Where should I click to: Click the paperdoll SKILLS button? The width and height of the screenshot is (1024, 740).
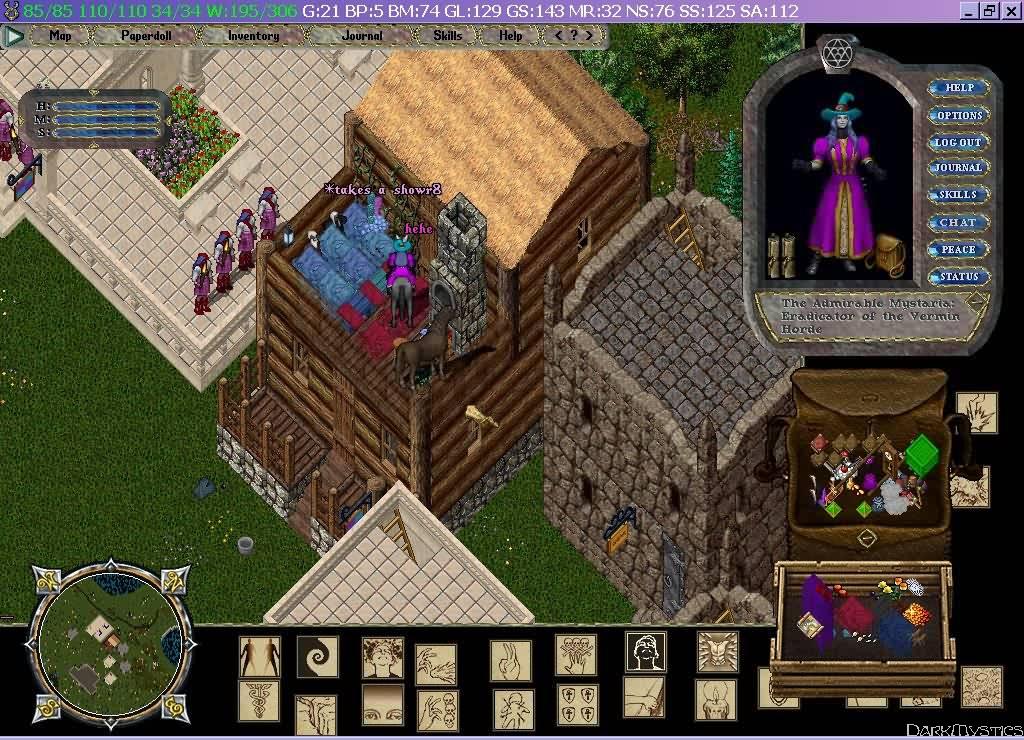tap(958, 195)
